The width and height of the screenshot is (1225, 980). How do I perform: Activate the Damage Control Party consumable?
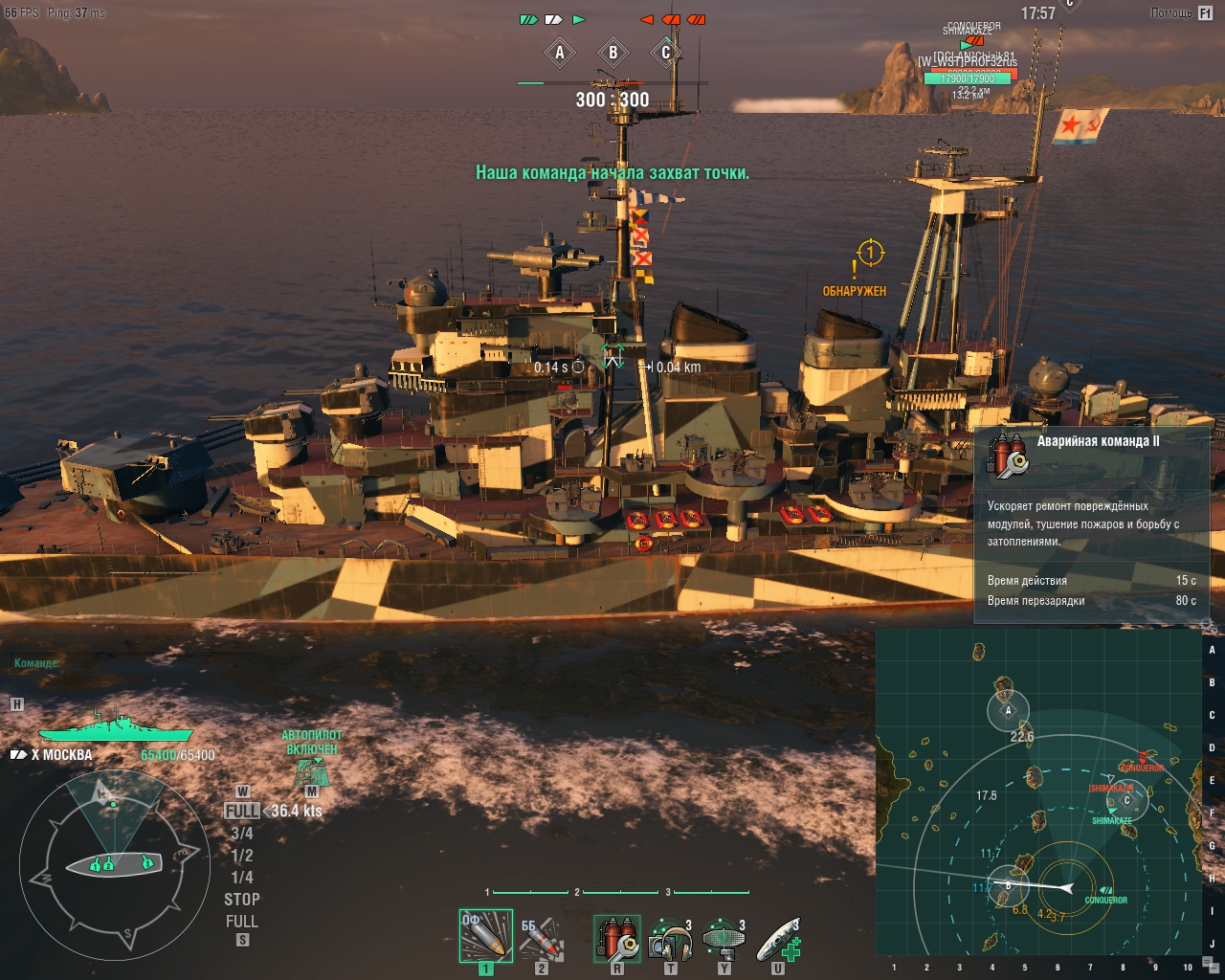click(x=617, y=938)
